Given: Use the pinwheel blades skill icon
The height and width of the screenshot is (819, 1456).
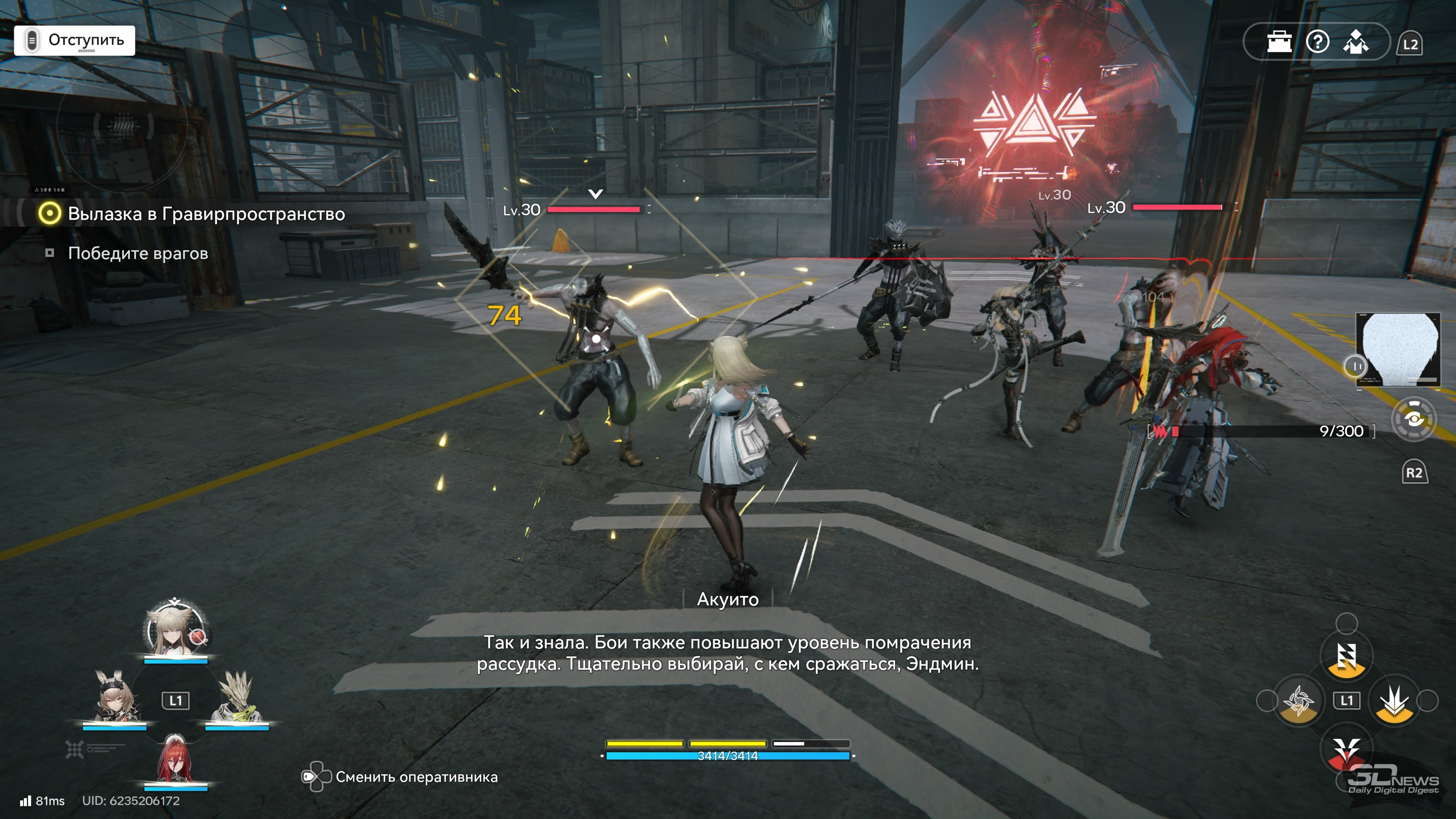Looking at the screenshot, I should 1298,701.
